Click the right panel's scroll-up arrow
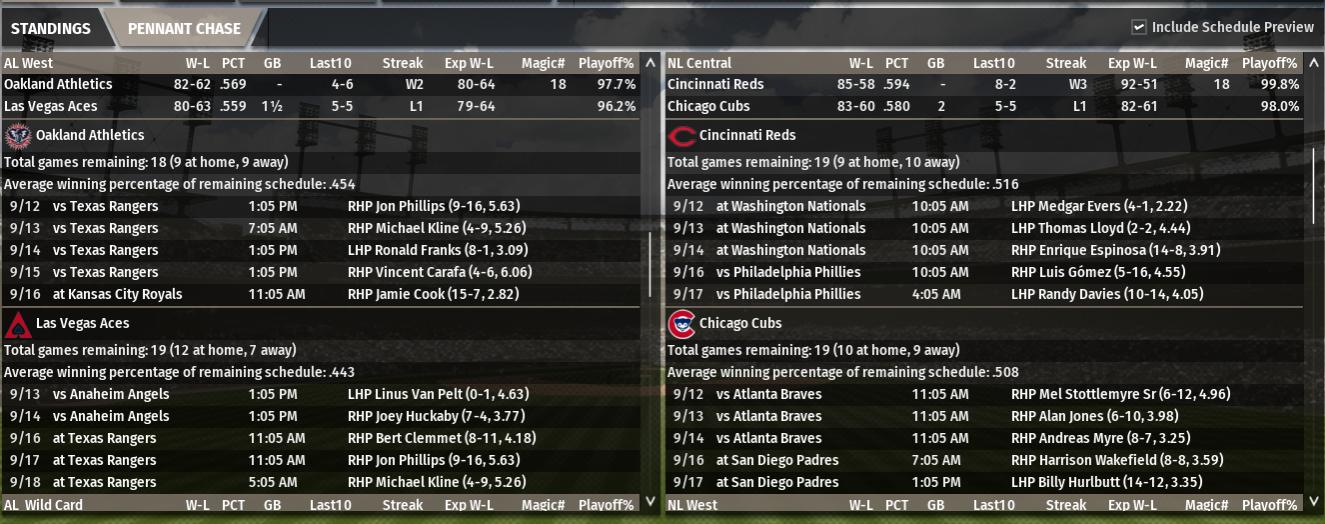Screen dimensions: 1325x524 1315,62
